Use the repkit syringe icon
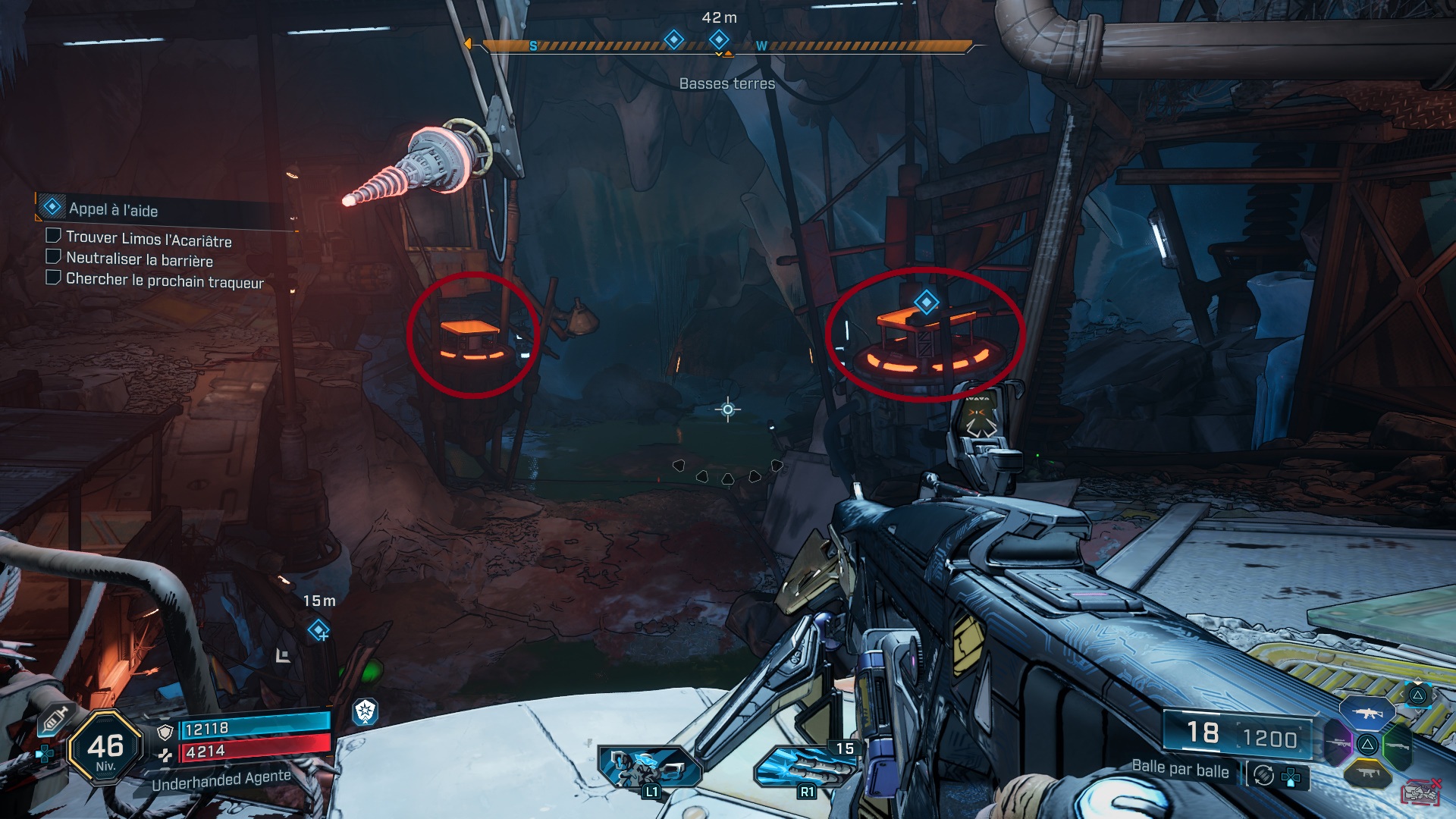Viewport: 1456px width, 819px height. pyautogui.click(x=55, y=720)
